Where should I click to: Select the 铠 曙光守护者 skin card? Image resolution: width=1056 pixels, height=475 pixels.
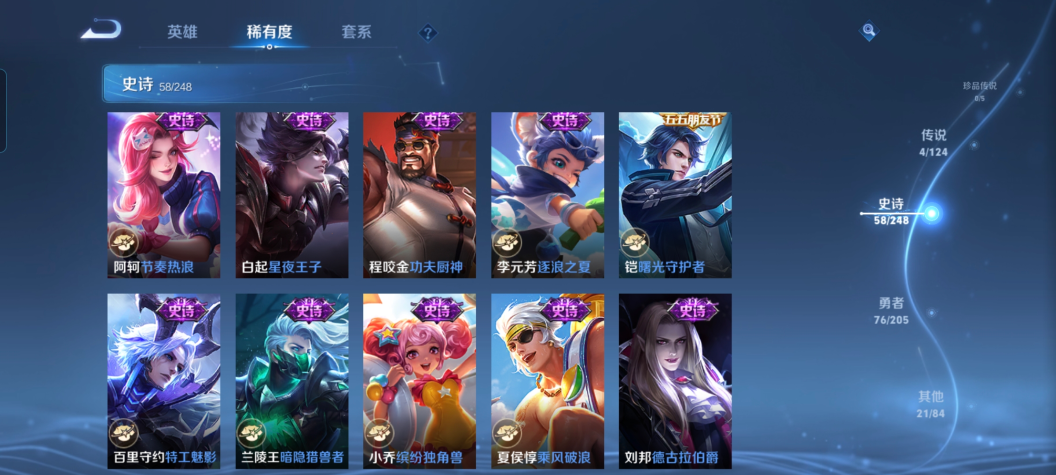click(675, 195)
